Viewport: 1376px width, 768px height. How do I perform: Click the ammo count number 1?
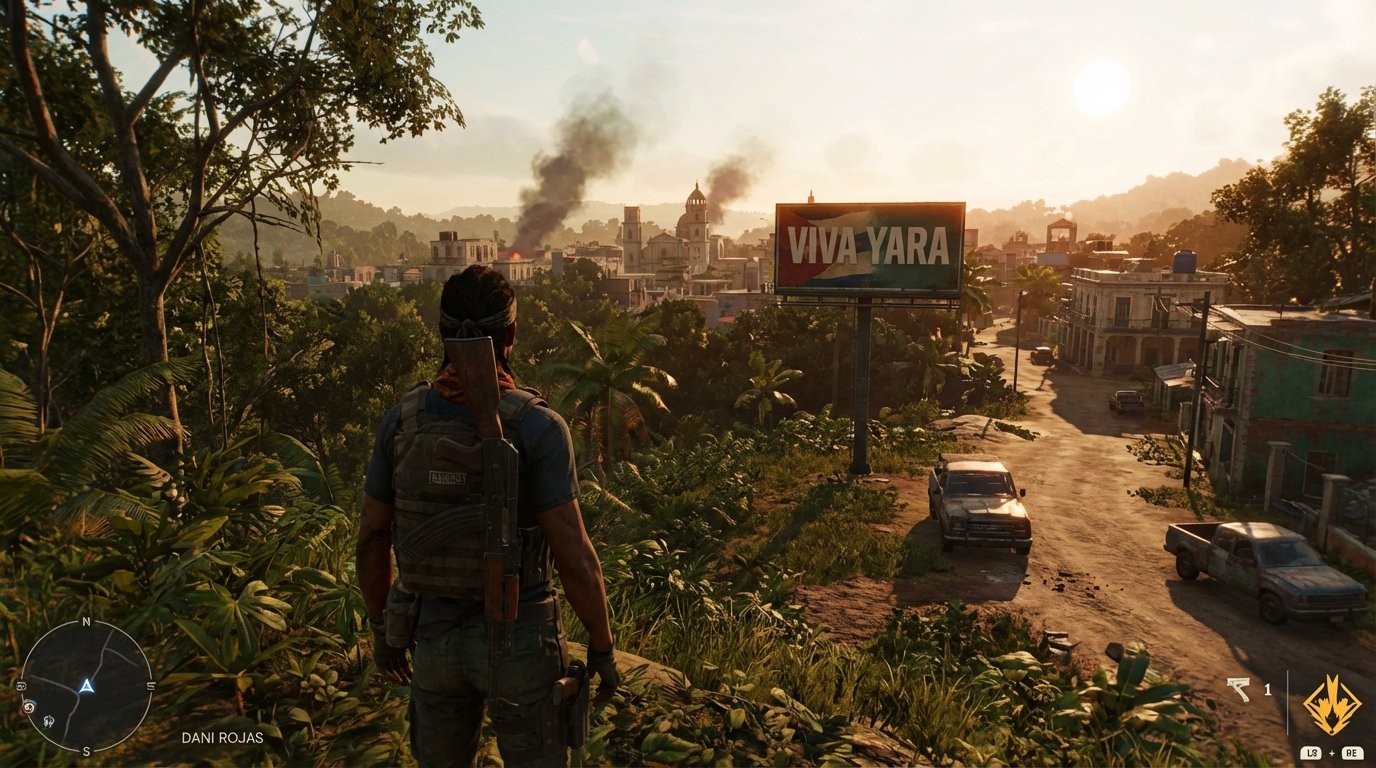[1267, 690]
